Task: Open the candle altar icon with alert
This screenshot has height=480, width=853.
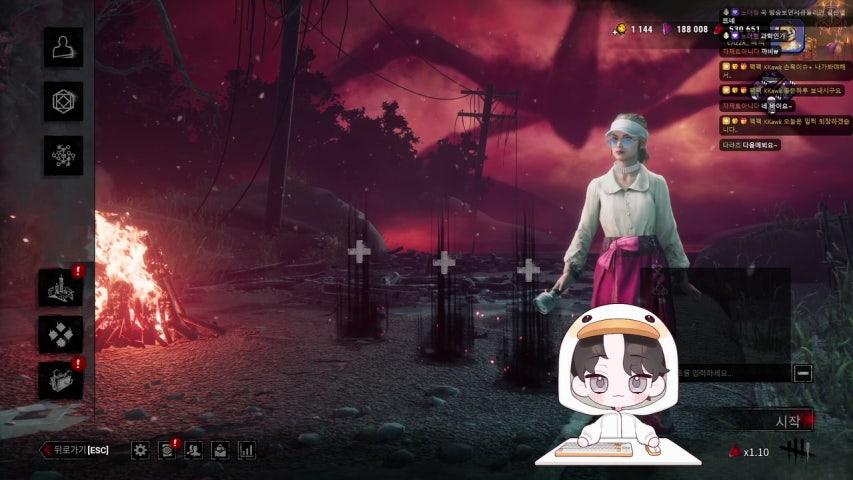Action: pyautogui.click(x=61, y=288)
